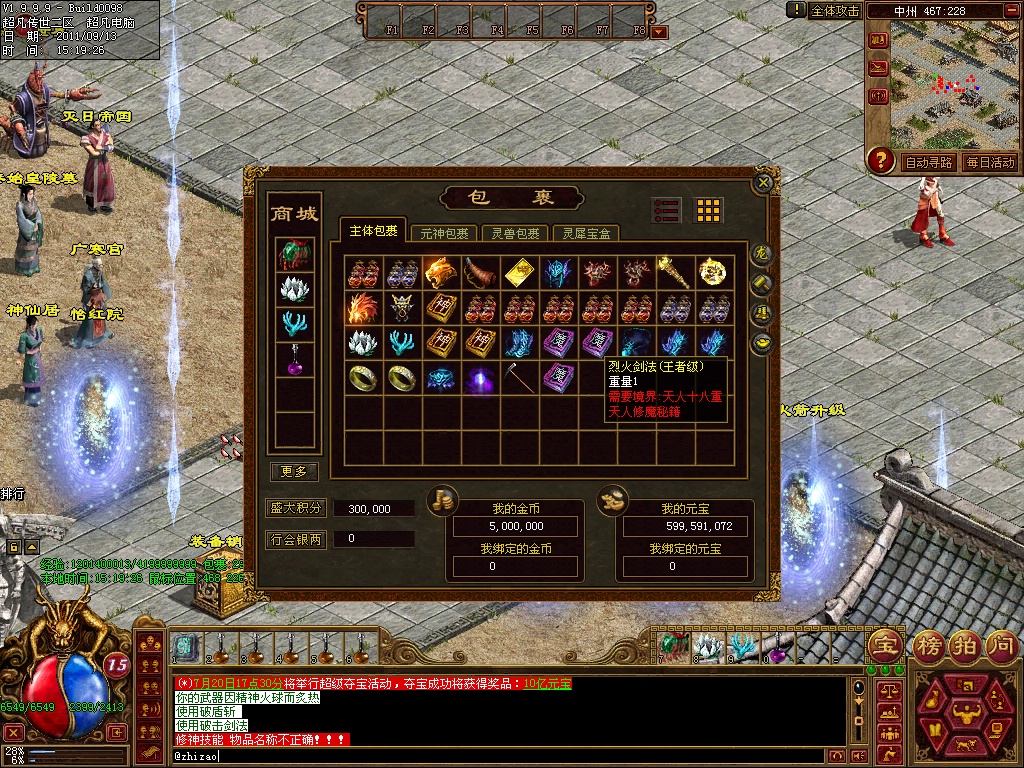The image size is (1024, 768).
Task: Select the yellow talisman card item
Action: click(518, 272)
